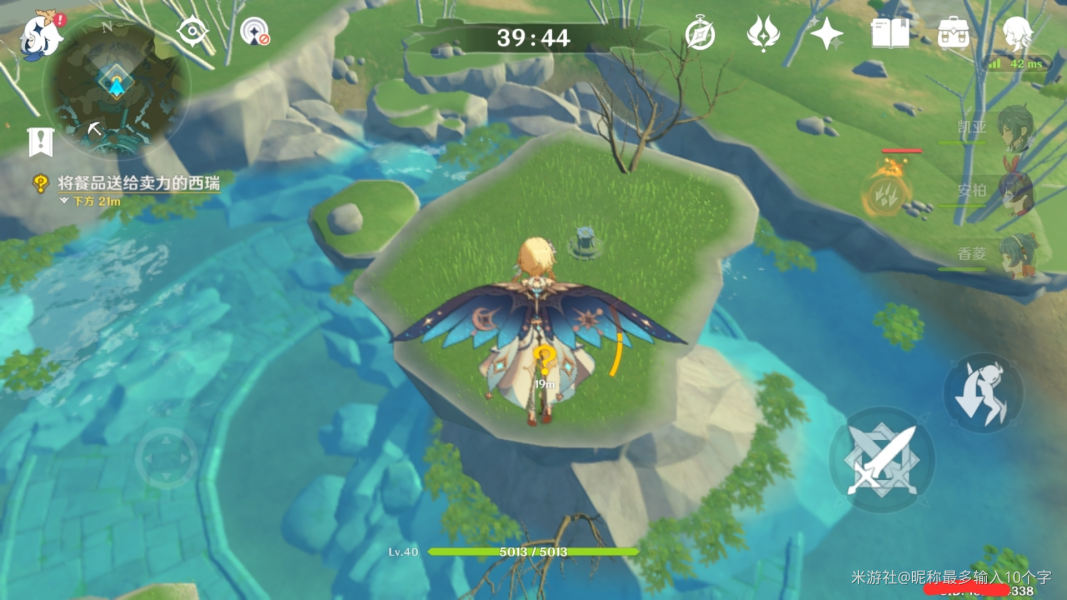Open the character screen head icon
The height and width of the screenshot is (600, 1067).
pyautogui.click(x=1017, y=34)
